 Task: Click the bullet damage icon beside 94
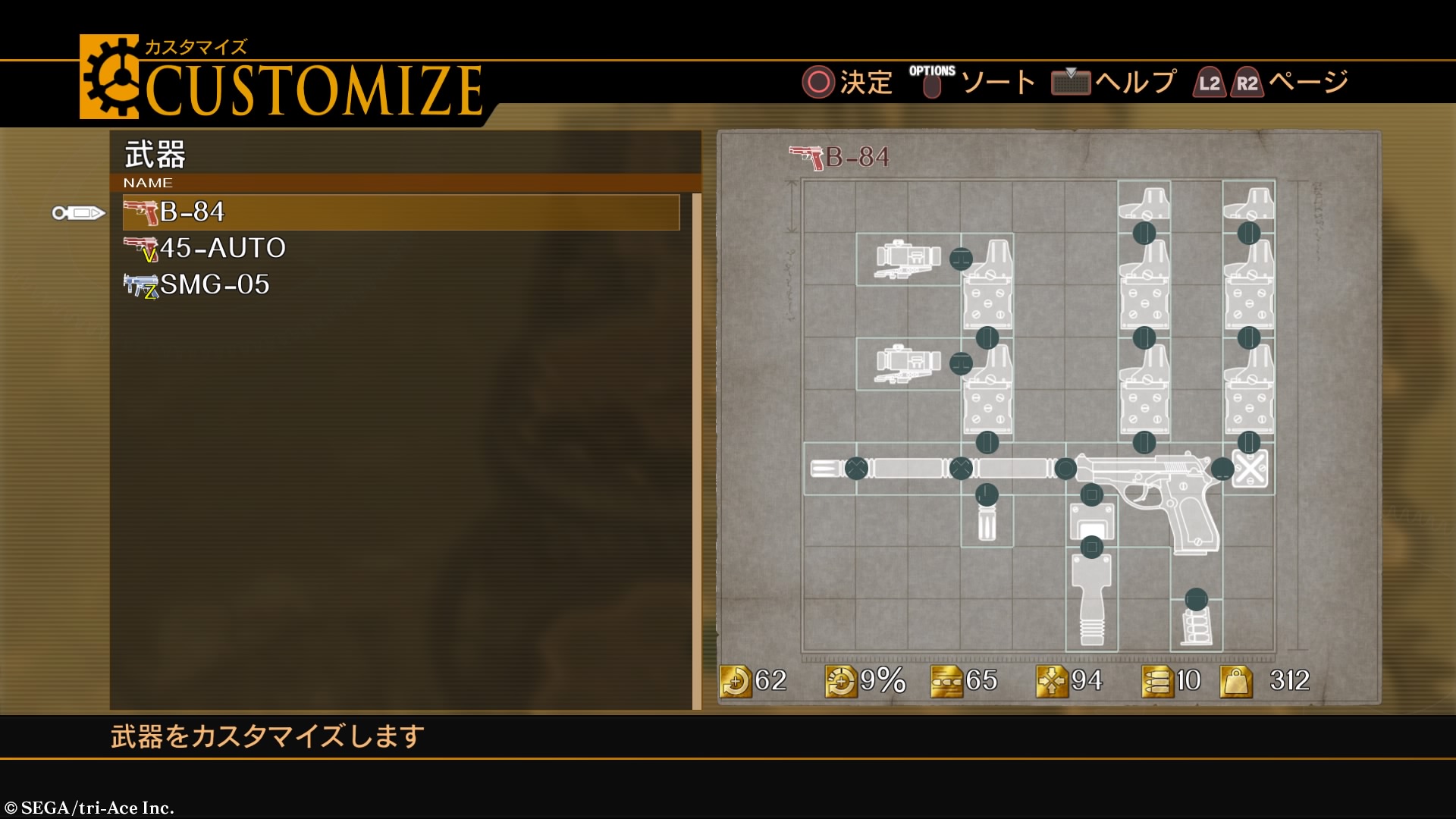(1053, 681)
